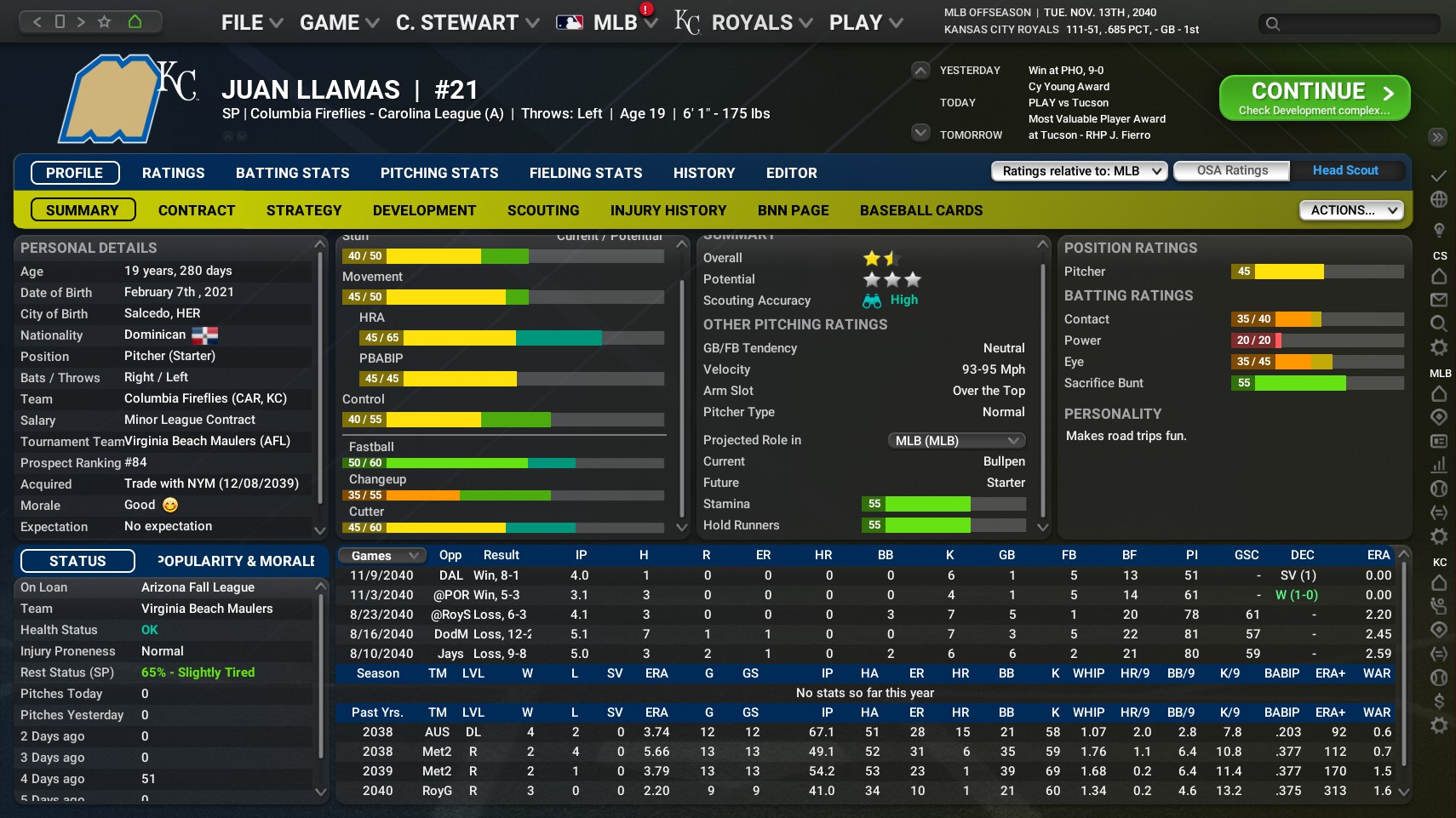The image size is (1456, 818).
Task: Click the Head Scout link near OSA Ratings
Action: [1345, 170]
